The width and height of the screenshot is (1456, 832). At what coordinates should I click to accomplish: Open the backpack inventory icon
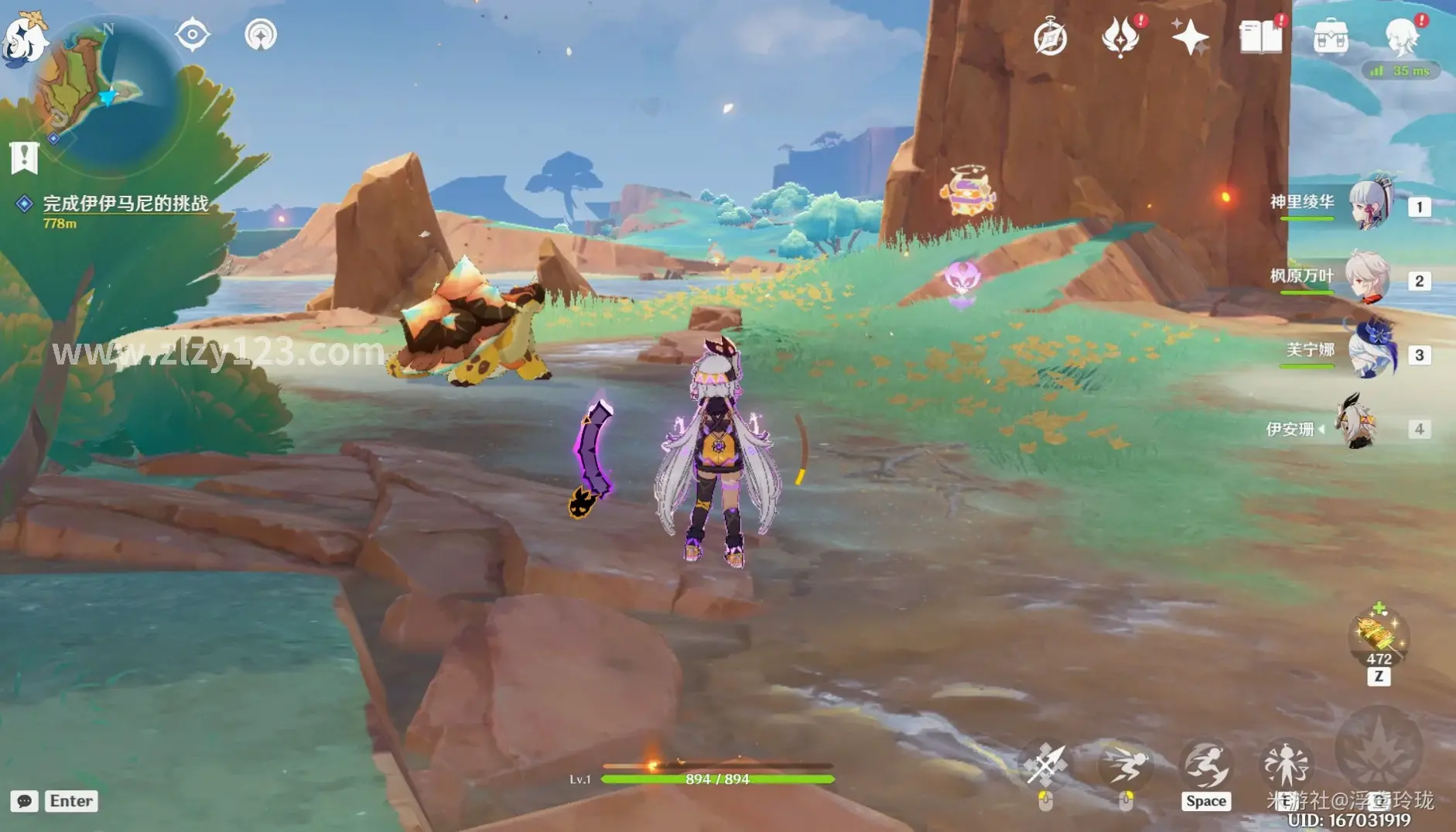tap(1331, 37)
